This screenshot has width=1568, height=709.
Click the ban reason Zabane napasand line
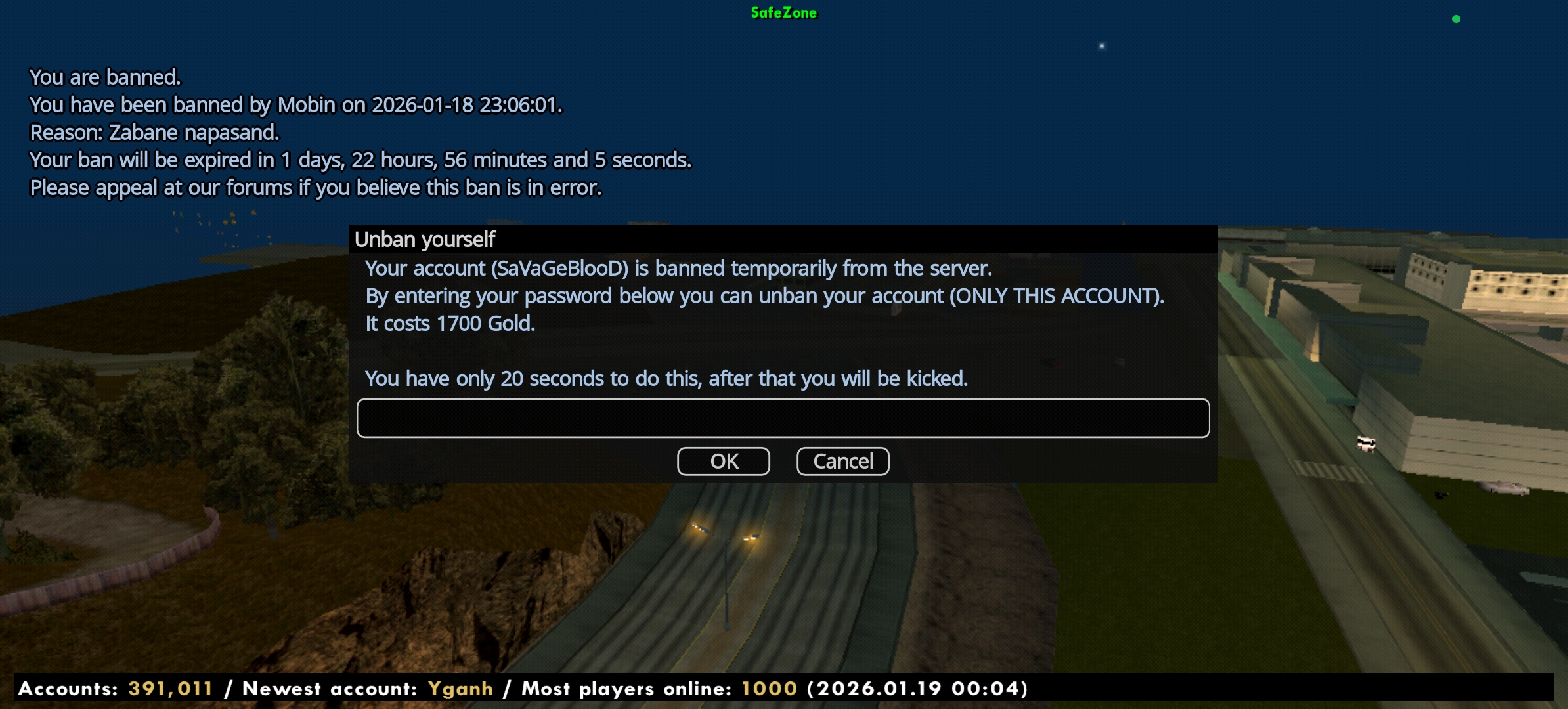click(154, 132)
